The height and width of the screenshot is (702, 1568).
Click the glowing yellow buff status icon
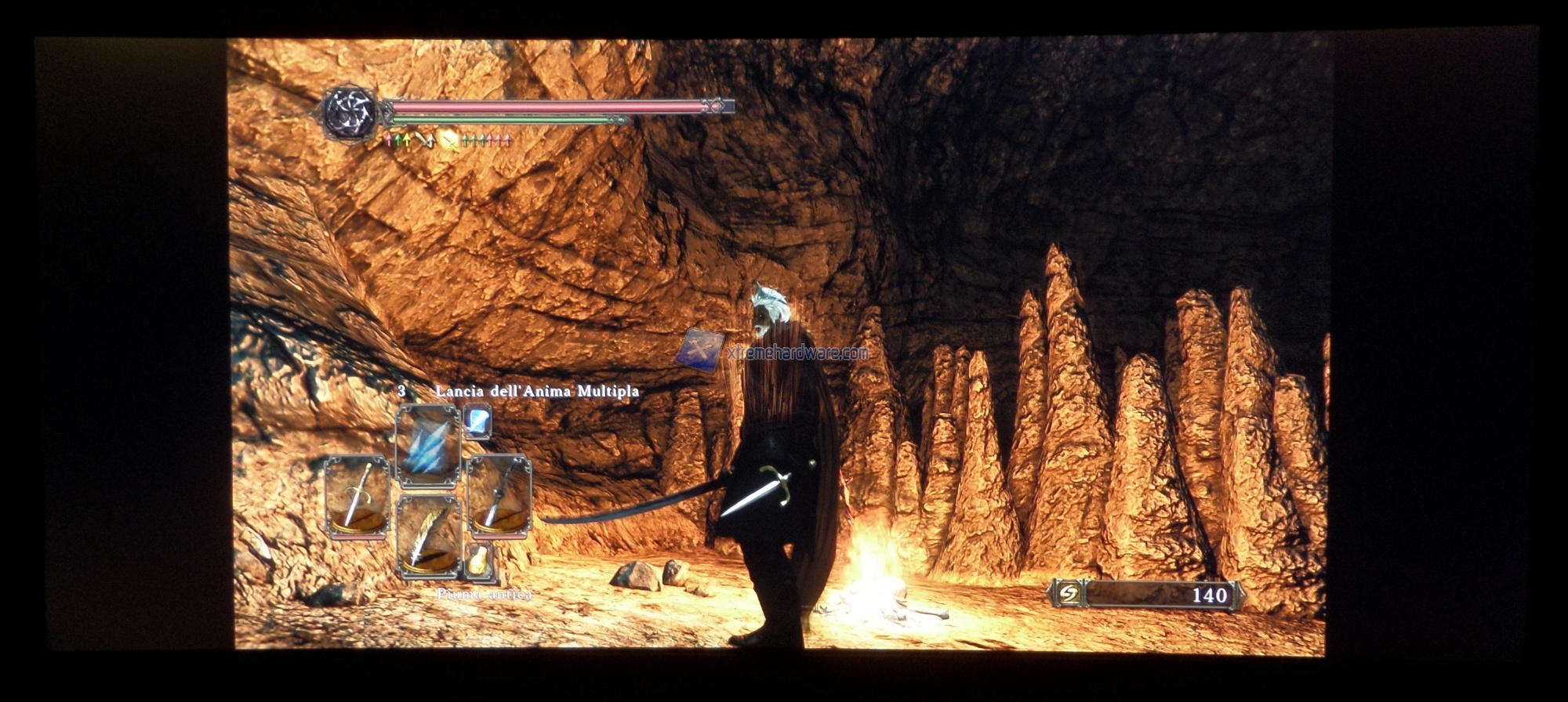[449, 140]
